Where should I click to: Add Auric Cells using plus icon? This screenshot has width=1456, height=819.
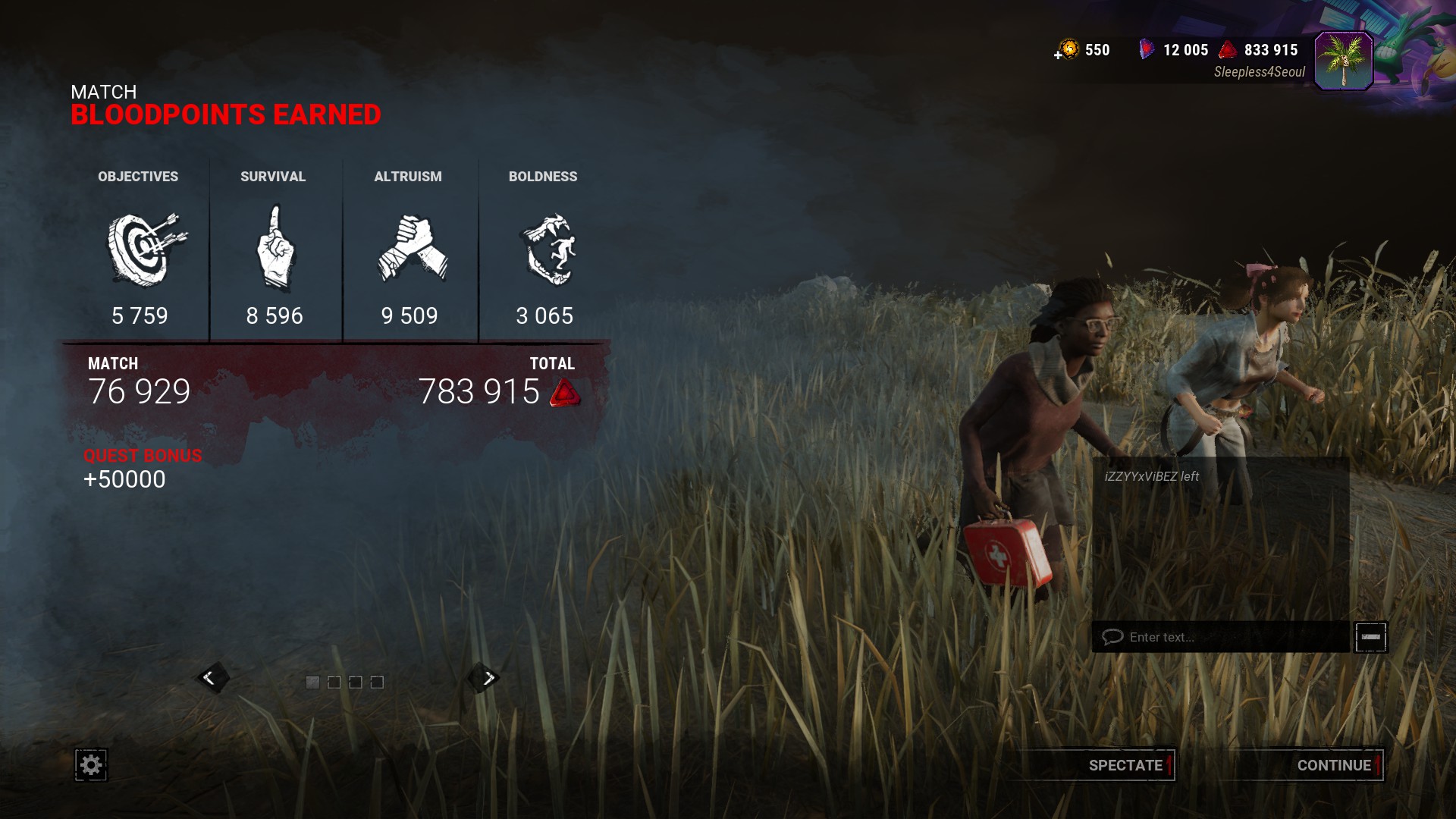[1059, 55]
